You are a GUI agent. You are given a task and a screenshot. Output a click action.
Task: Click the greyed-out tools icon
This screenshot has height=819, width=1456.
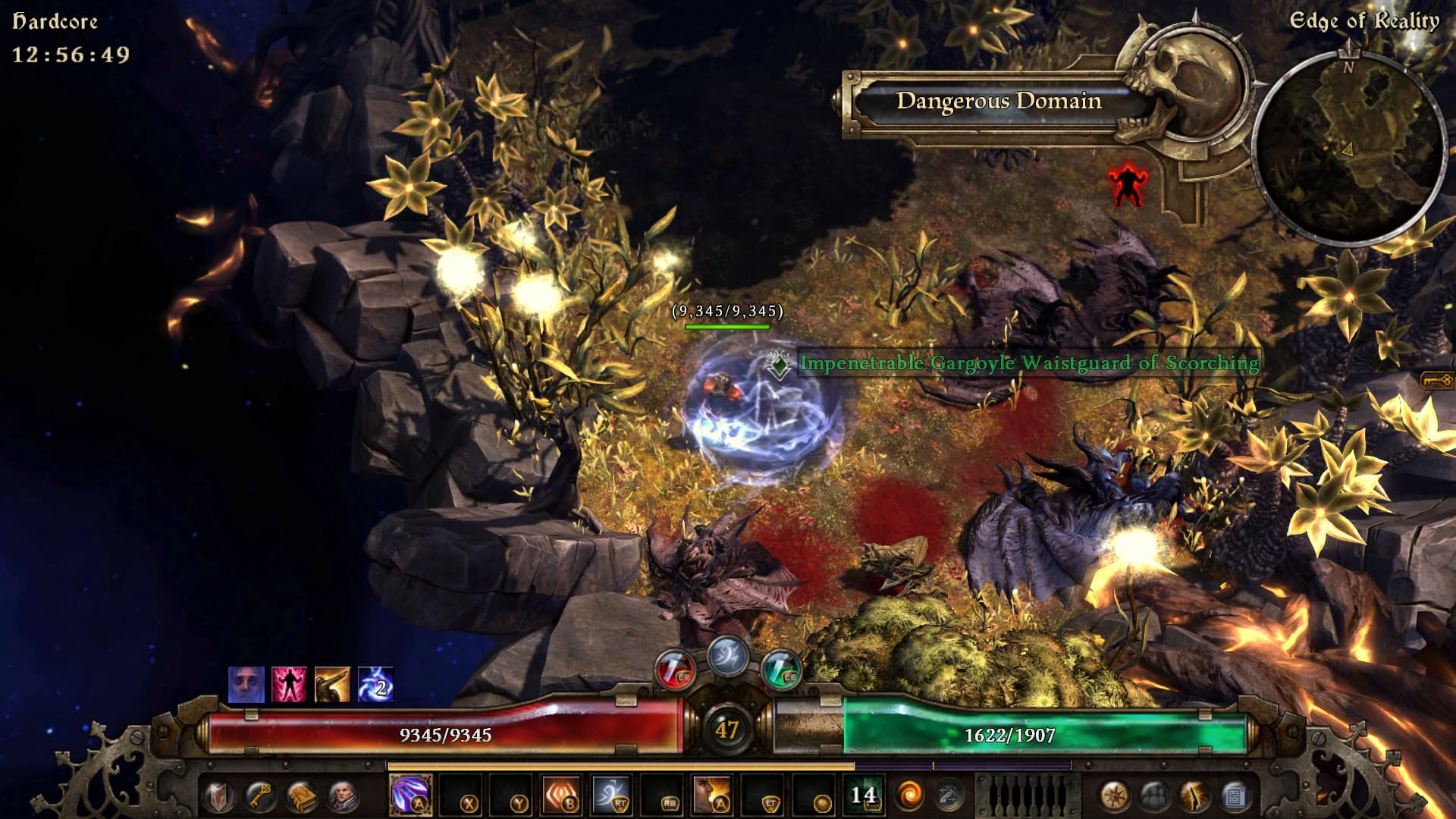[x=948, y=795]
